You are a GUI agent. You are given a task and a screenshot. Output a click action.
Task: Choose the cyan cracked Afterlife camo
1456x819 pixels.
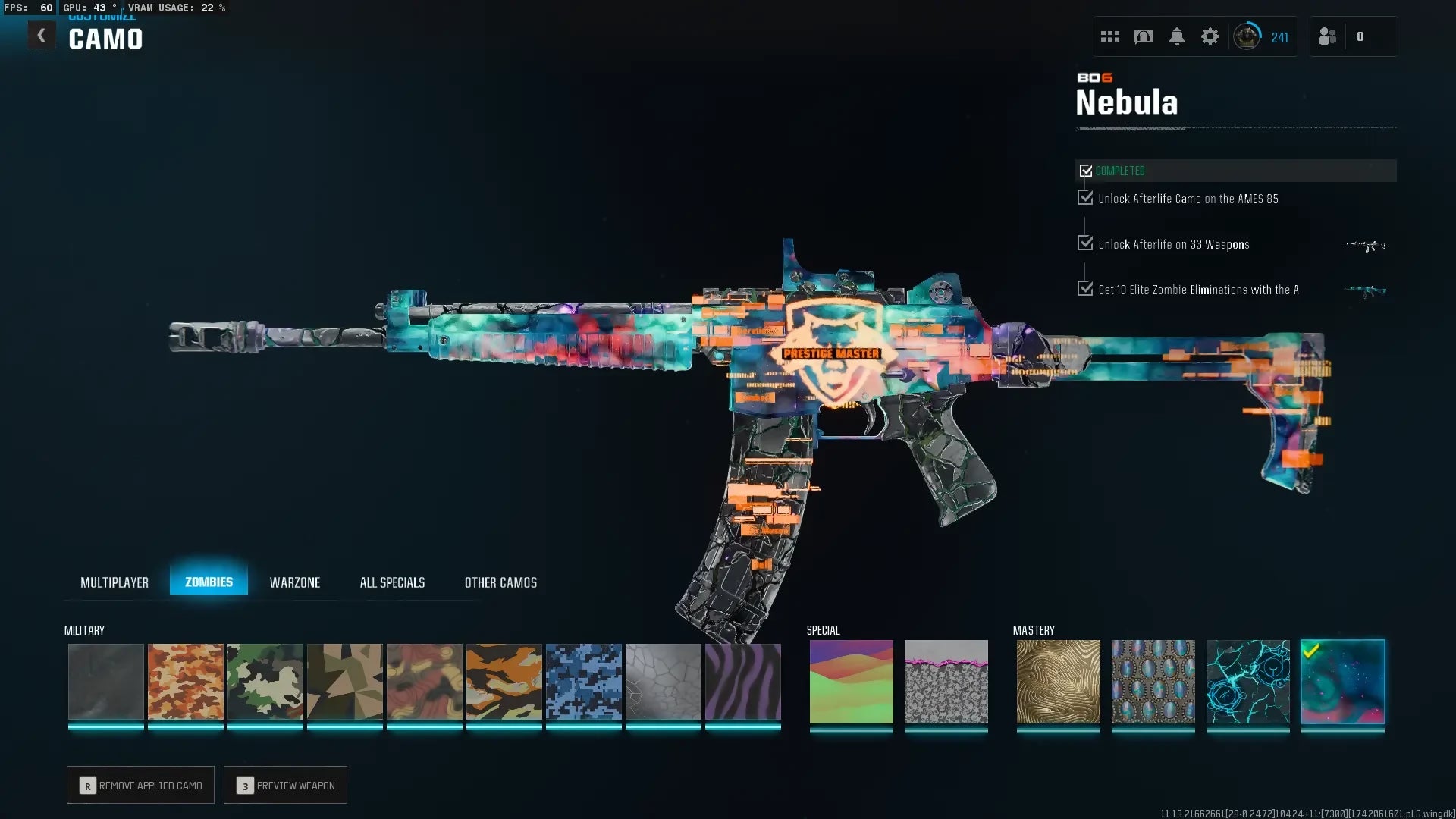1247,681
